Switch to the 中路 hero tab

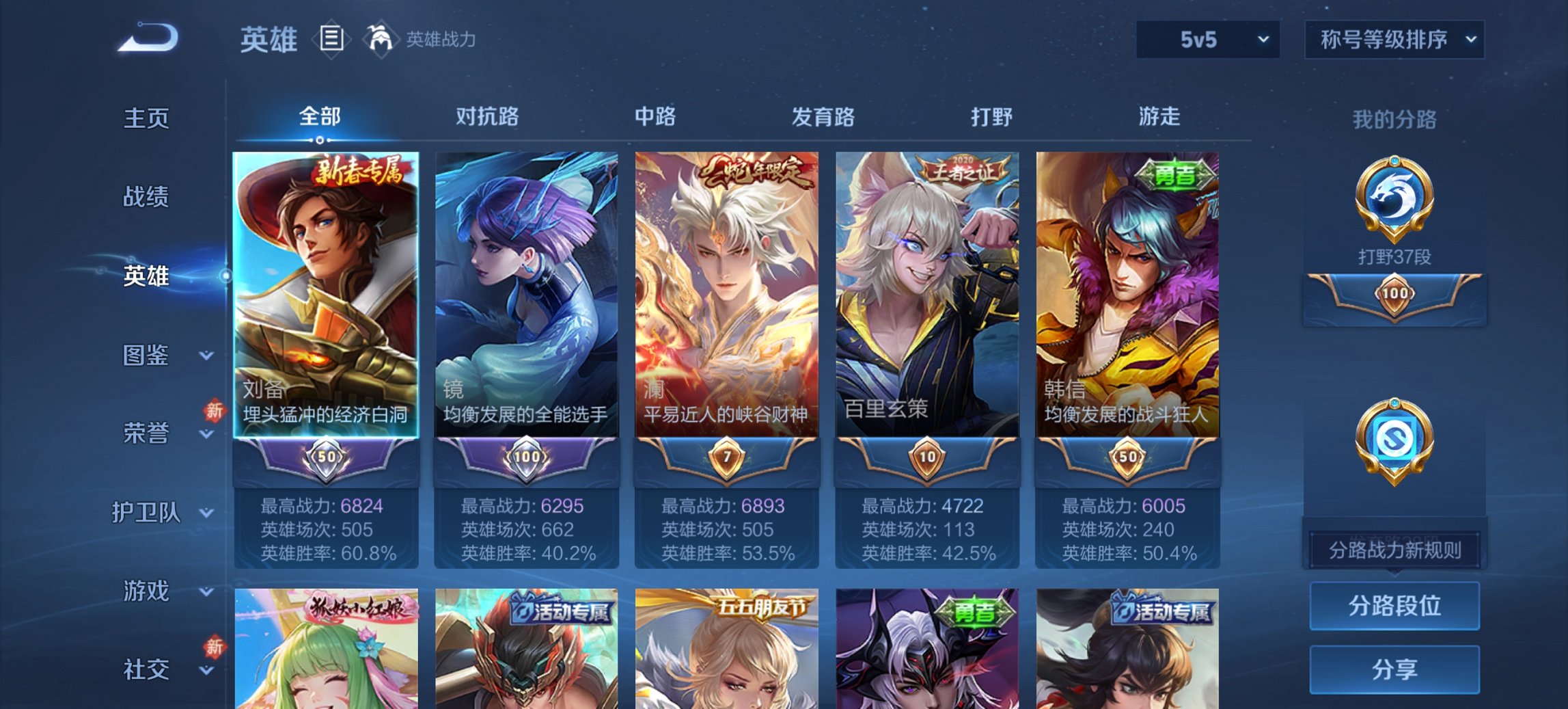655,118
